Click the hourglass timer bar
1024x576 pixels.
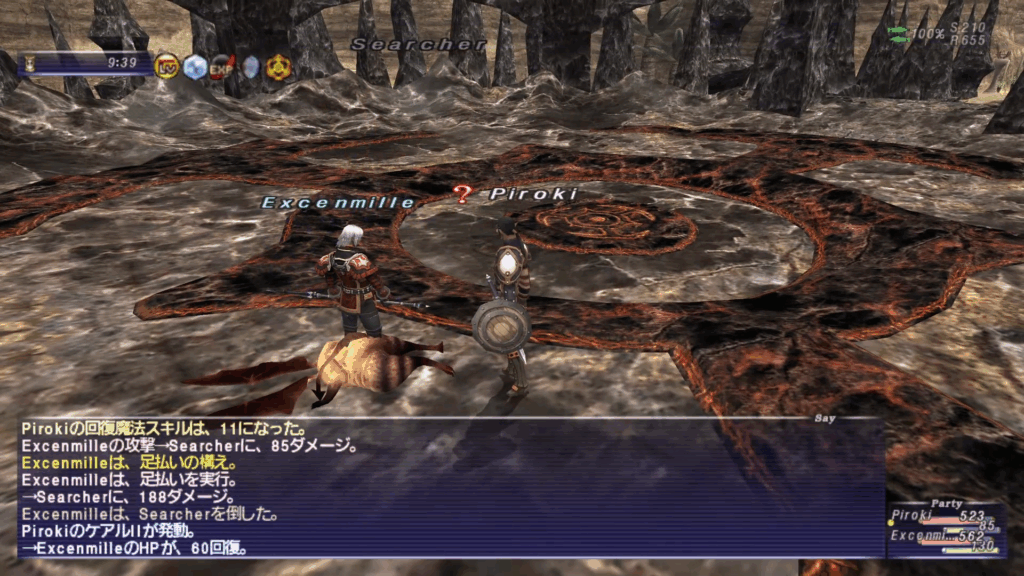point(86,63)
